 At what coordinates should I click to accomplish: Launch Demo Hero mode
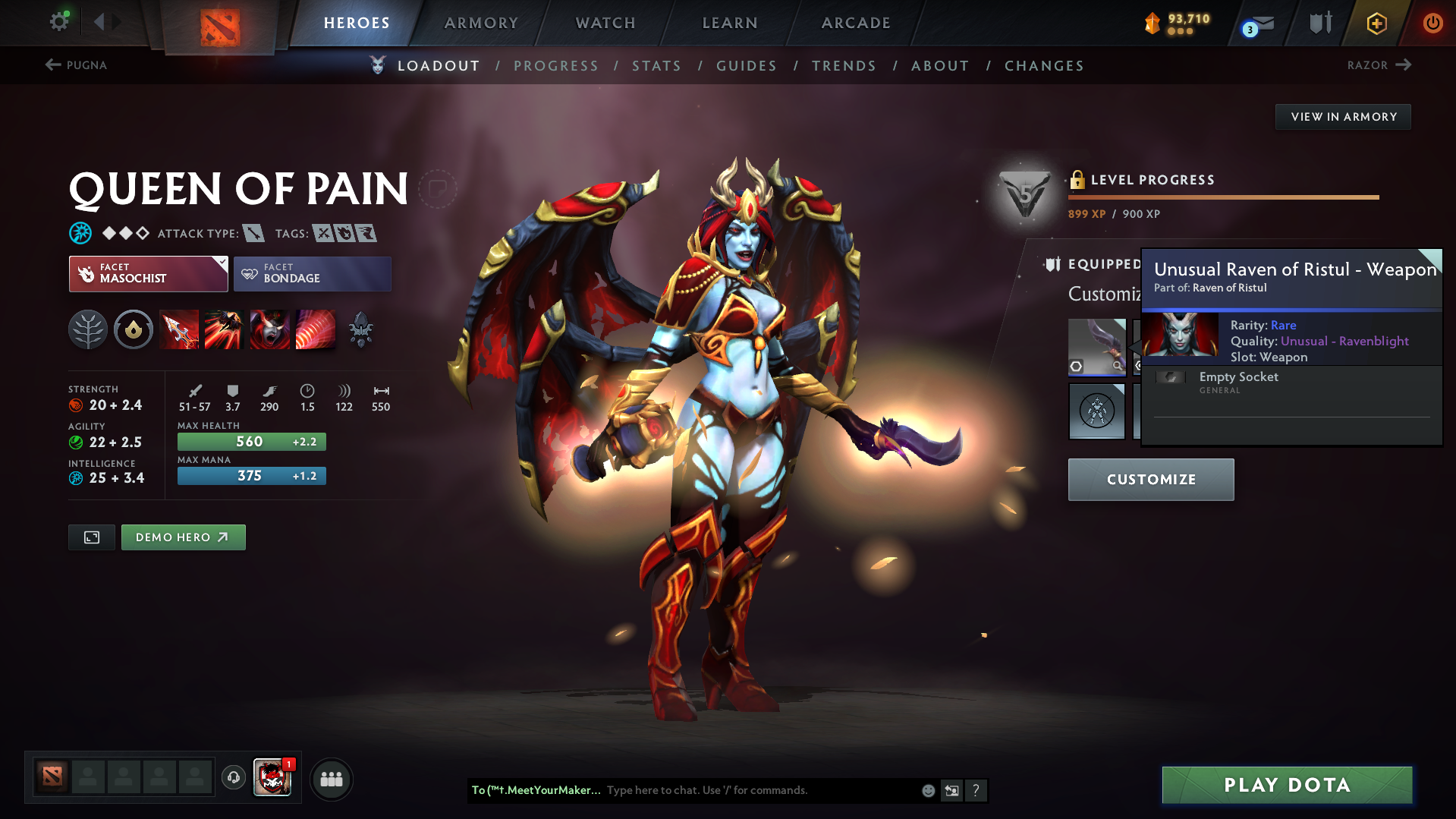point(183,537)
